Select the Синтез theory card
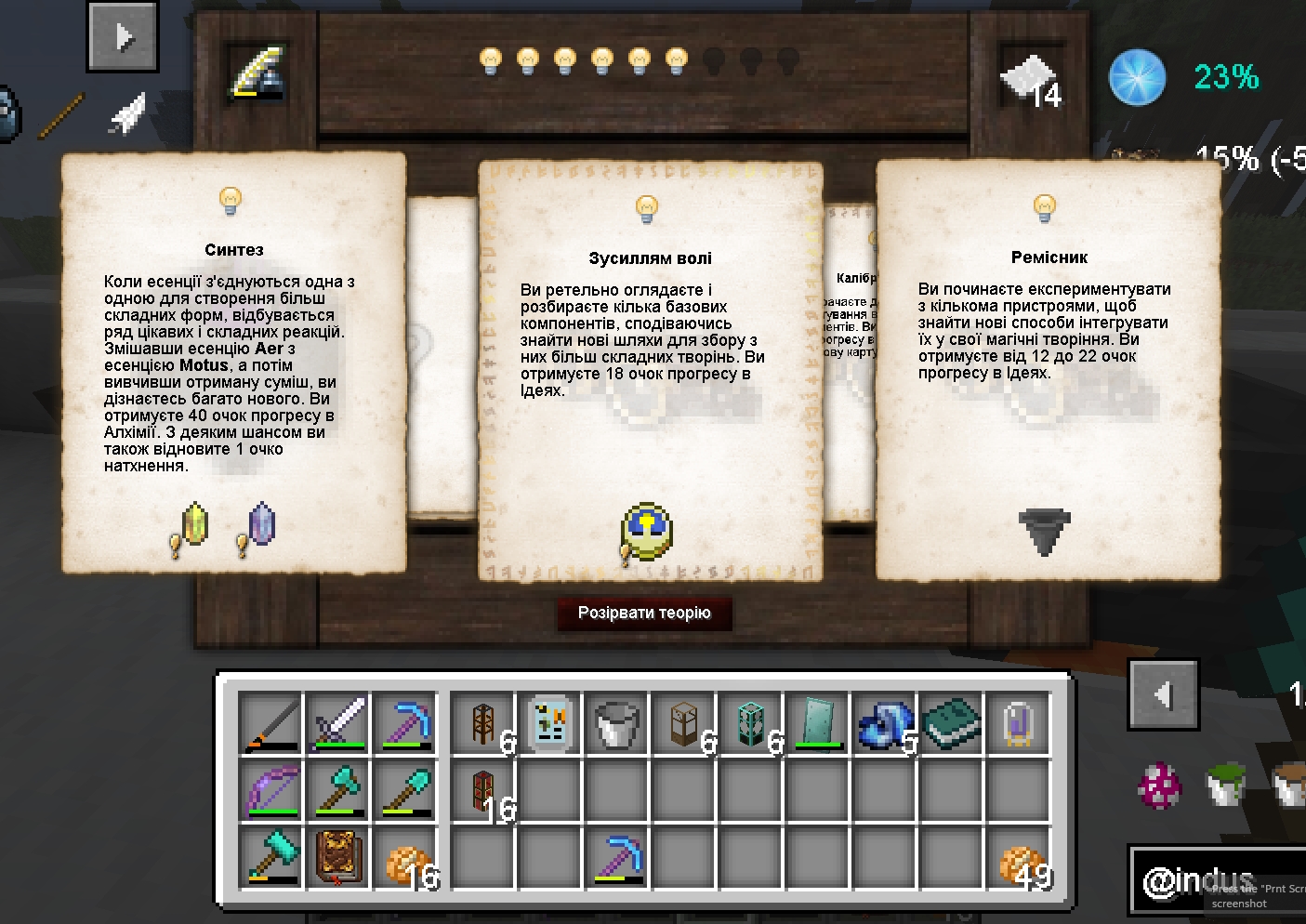This screenshot has width=1306, height=924. tap(234, 363)
